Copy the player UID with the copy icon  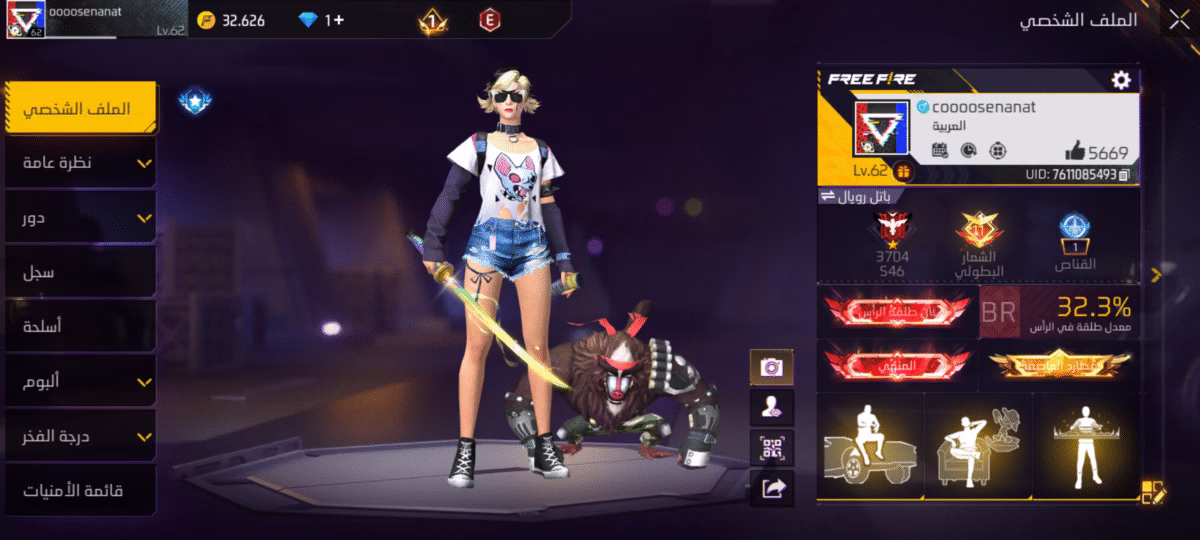[1127, 175]
